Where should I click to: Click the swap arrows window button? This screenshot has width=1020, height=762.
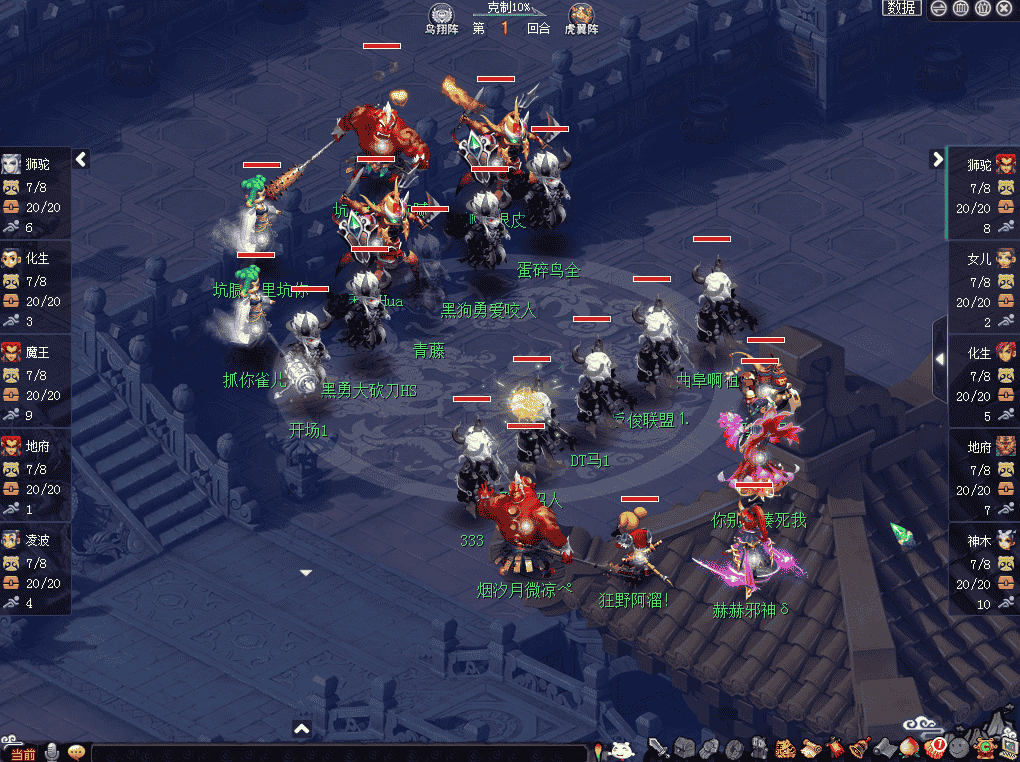pyautogui.click(x=938, y=8)
